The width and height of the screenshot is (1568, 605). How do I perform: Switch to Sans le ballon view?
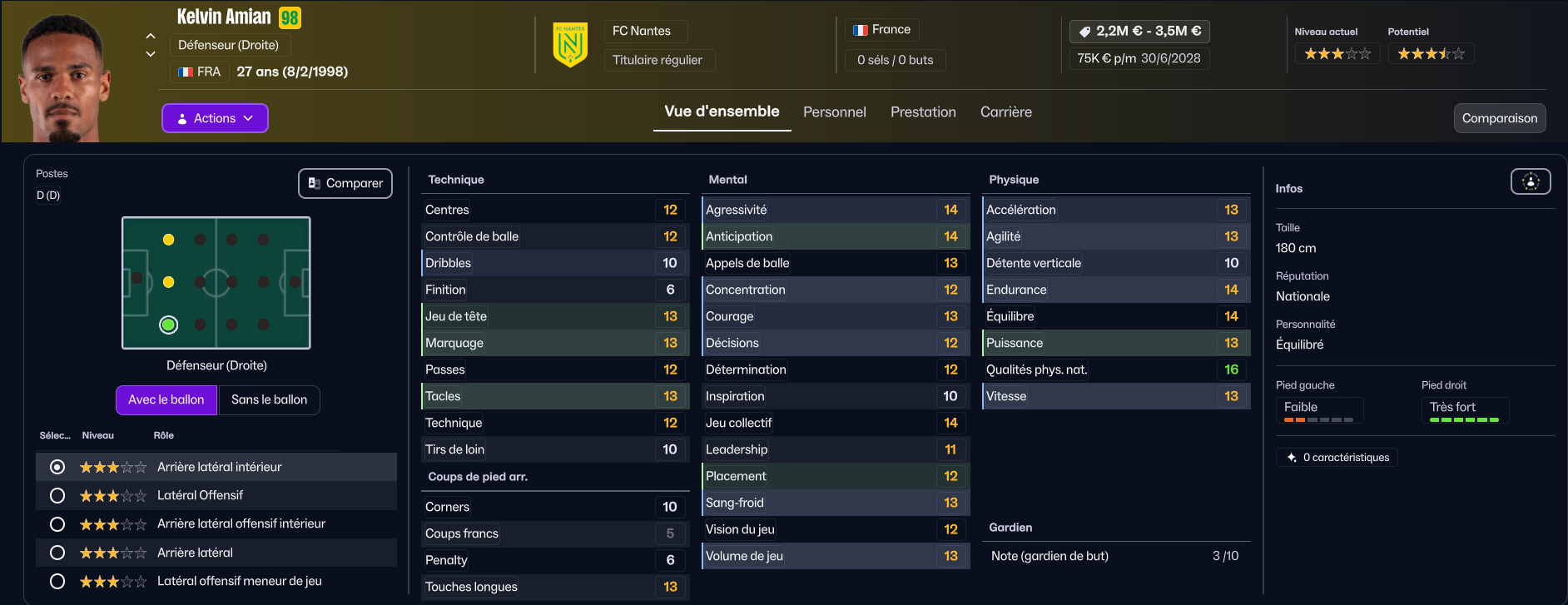[x=269, y=399]
